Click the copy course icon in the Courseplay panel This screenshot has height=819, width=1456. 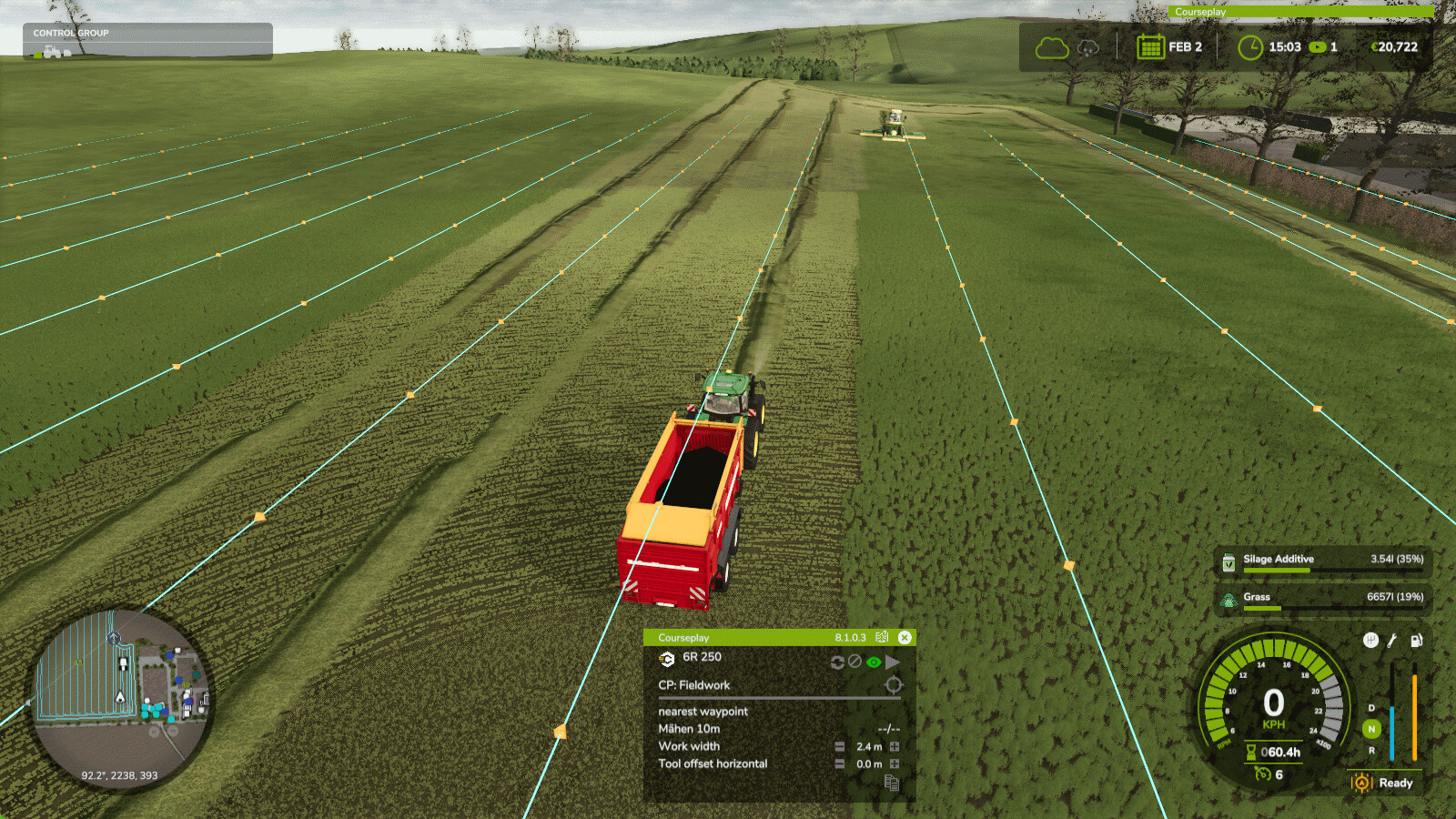892,783
